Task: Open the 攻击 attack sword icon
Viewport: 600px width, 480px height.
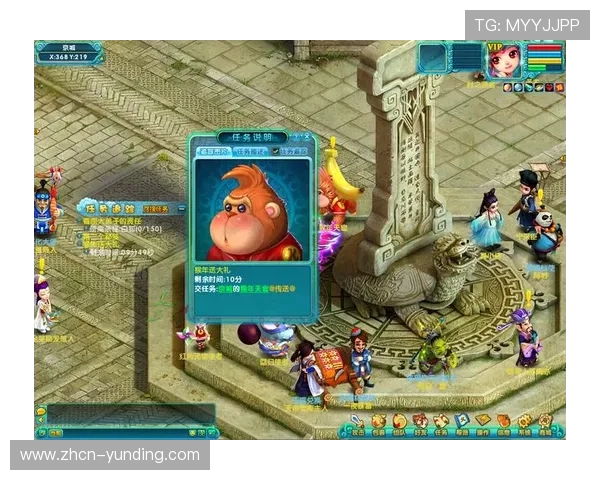Action: click(x=358, y=422)
